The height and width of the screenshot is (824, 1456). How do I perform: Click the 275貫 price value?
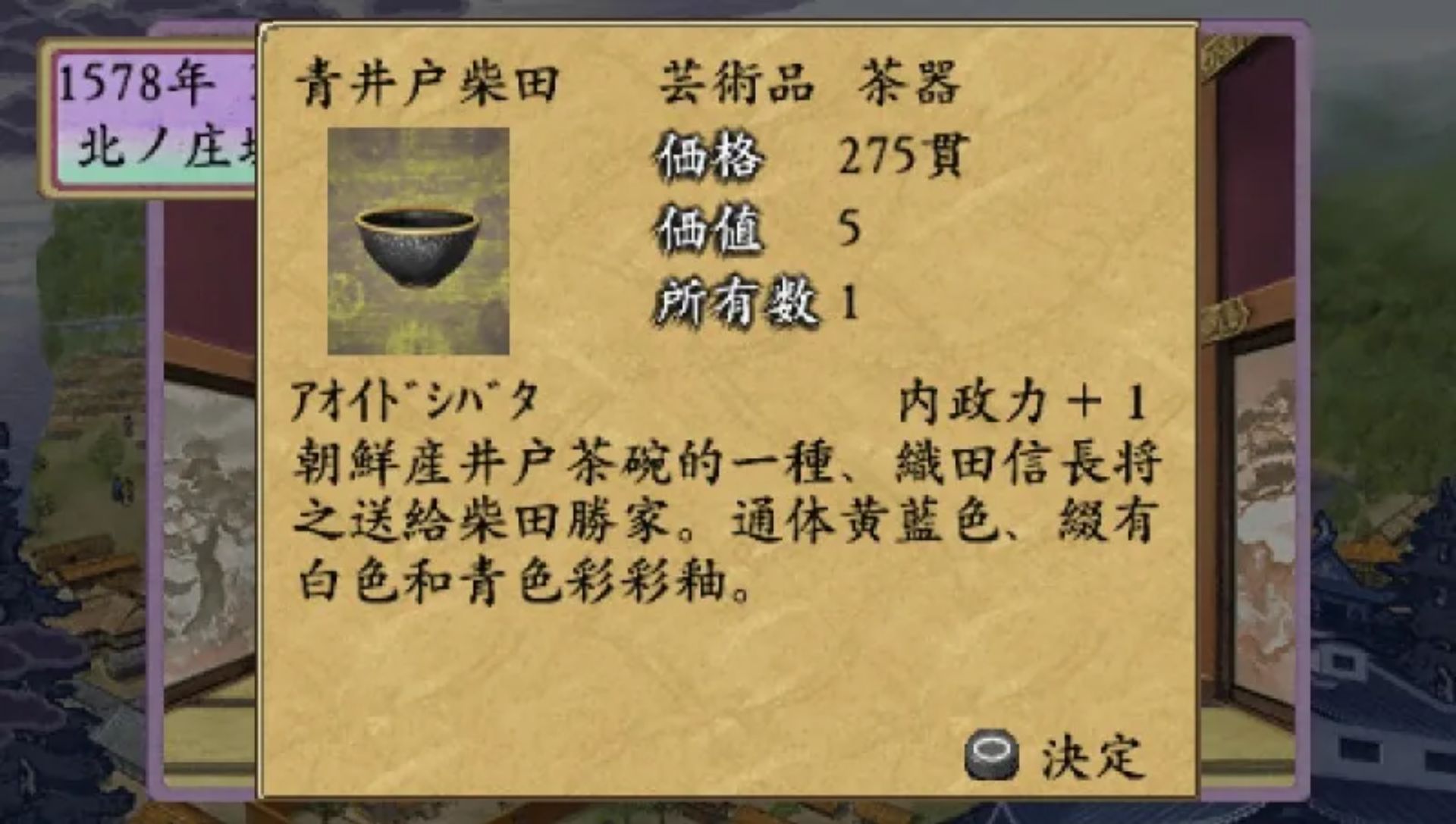(x=910, y=155)
